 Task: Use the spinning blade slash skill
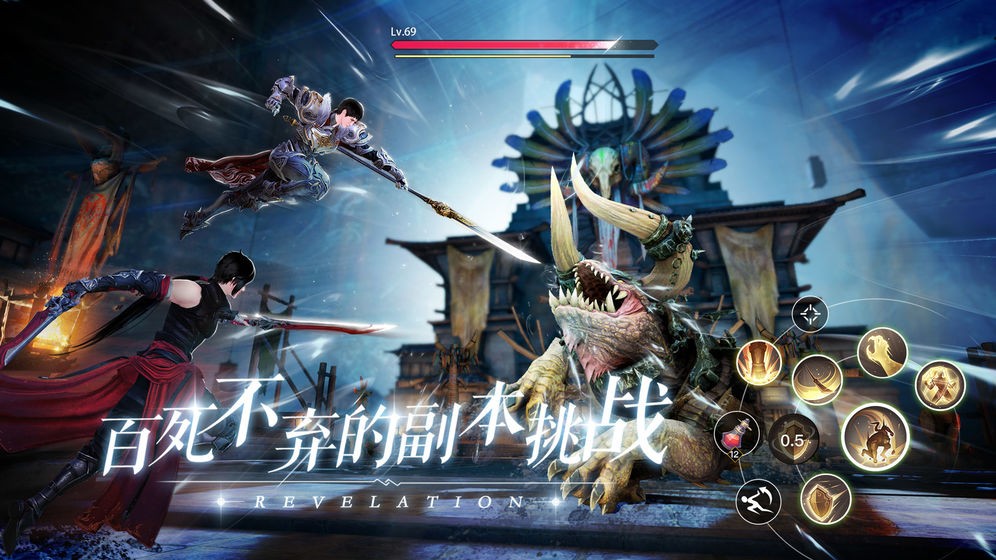[x=817, y=379]
